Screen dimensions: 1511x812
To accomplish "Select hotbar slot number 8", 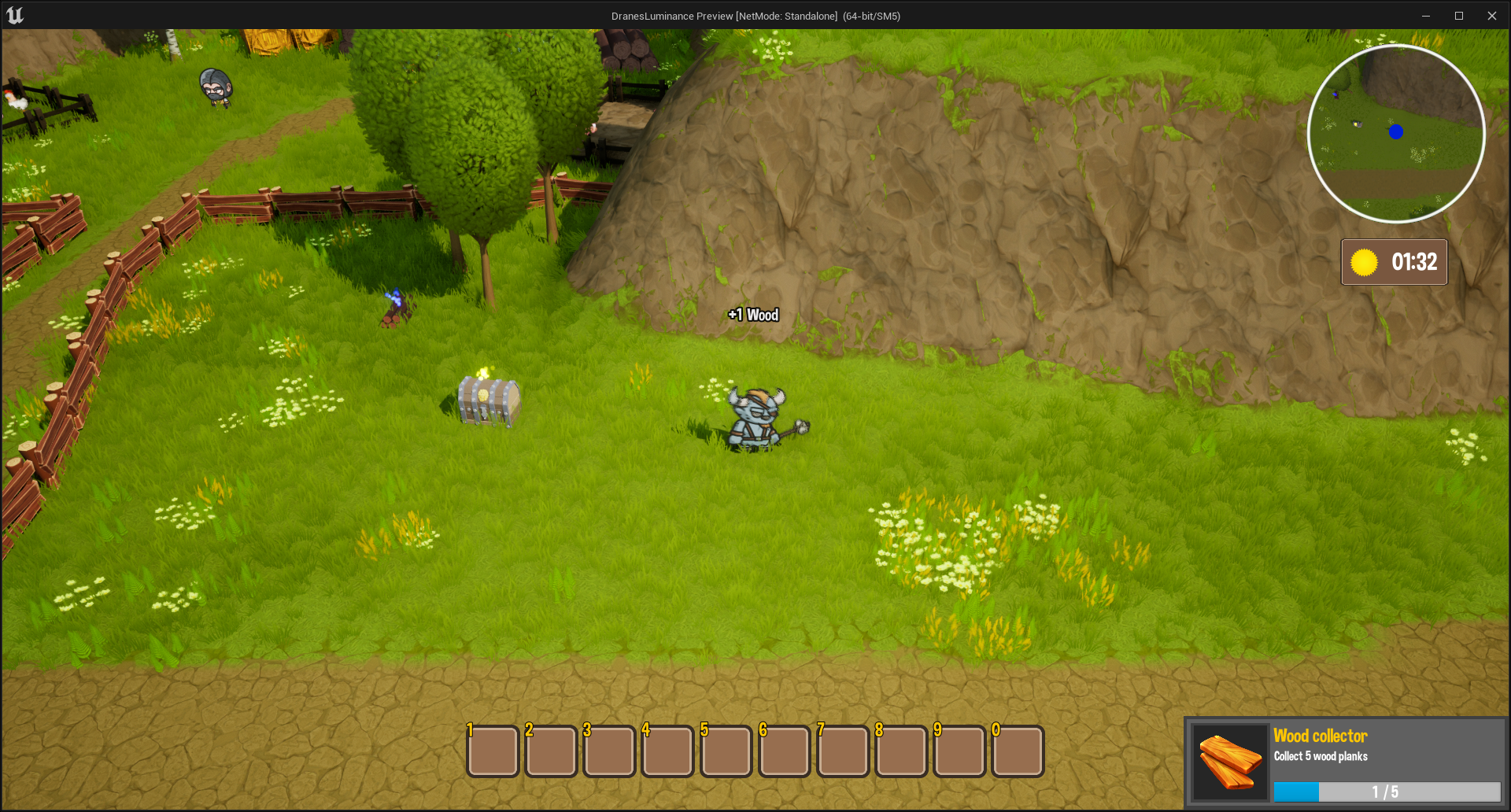I will pyautogui.click(x=901, y=751).
